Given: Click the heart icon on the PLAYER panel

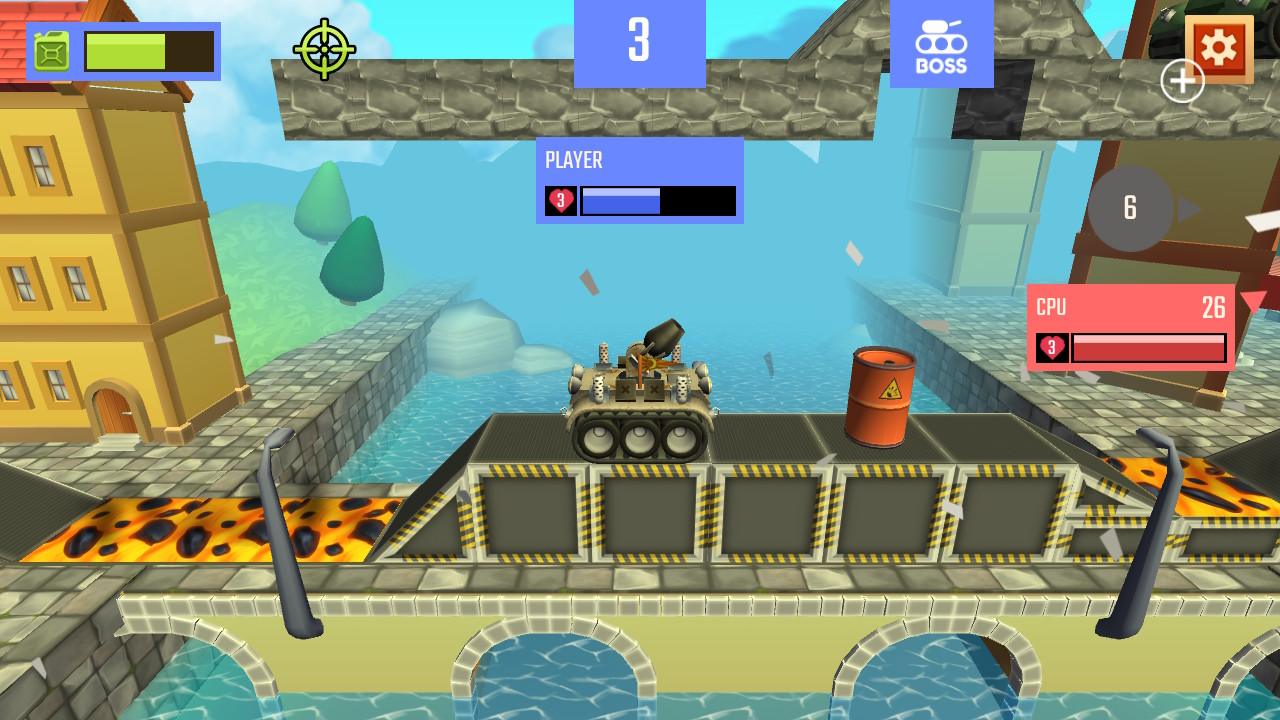Looking at the screenshot, I should tap(562, 201).
